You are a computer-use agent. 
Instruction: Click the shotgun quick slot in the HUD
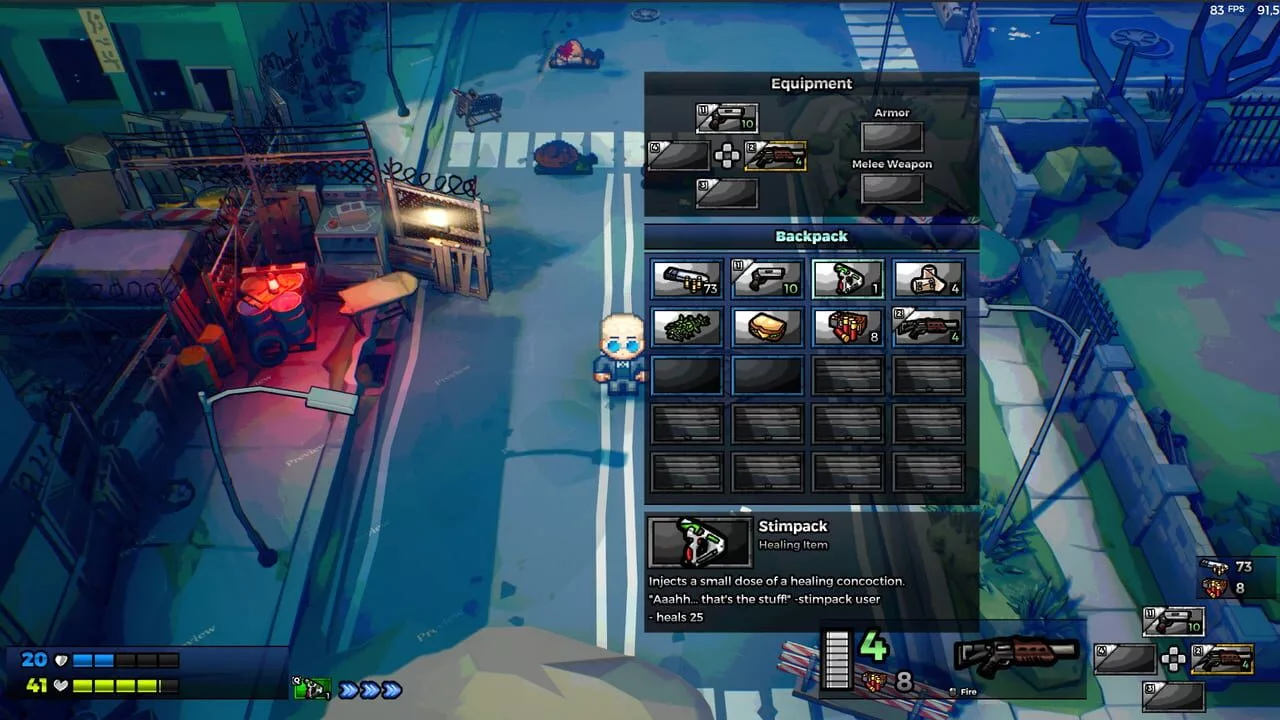[1222, 659]
